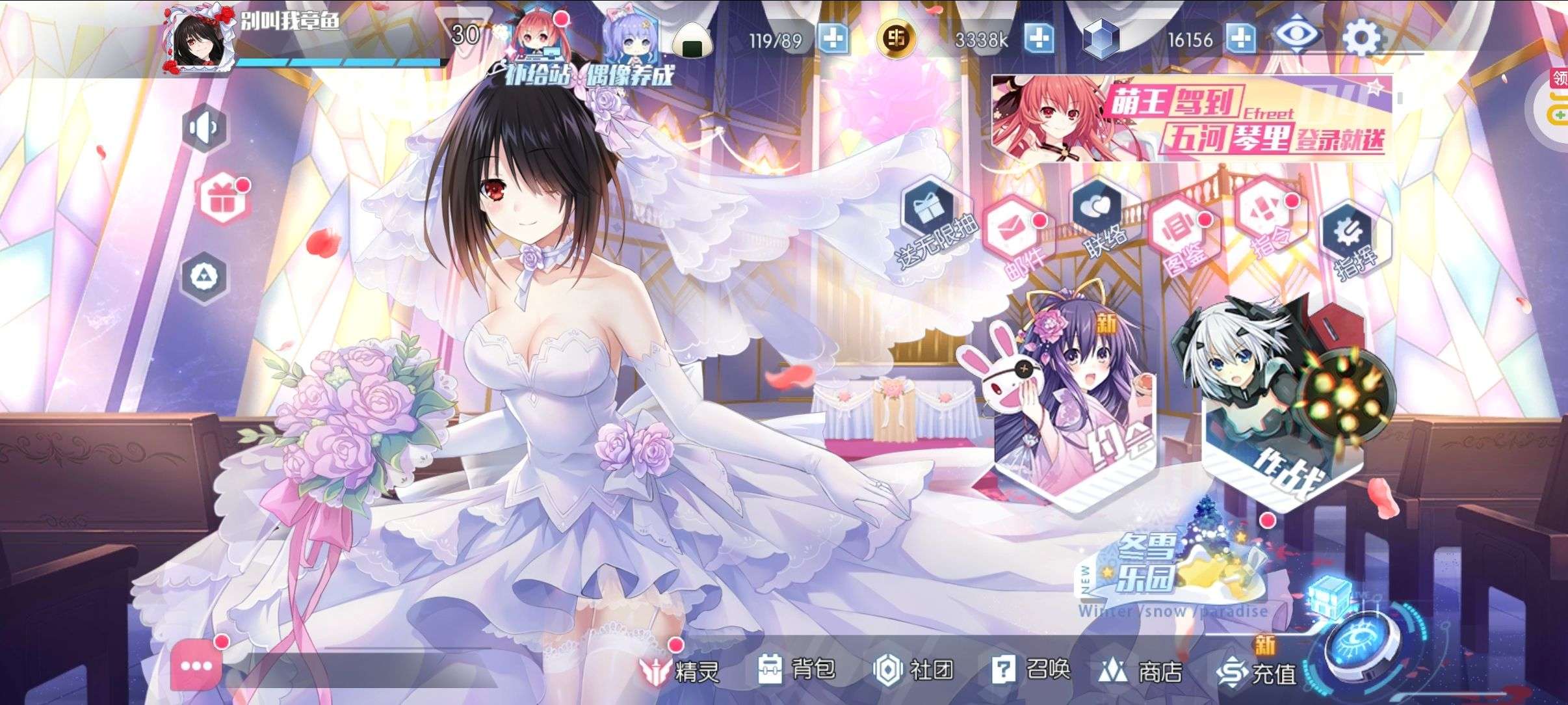Screen dimensions: 1568x705
Task: Open the pink chat bubble button
Action: pos(196,665)
